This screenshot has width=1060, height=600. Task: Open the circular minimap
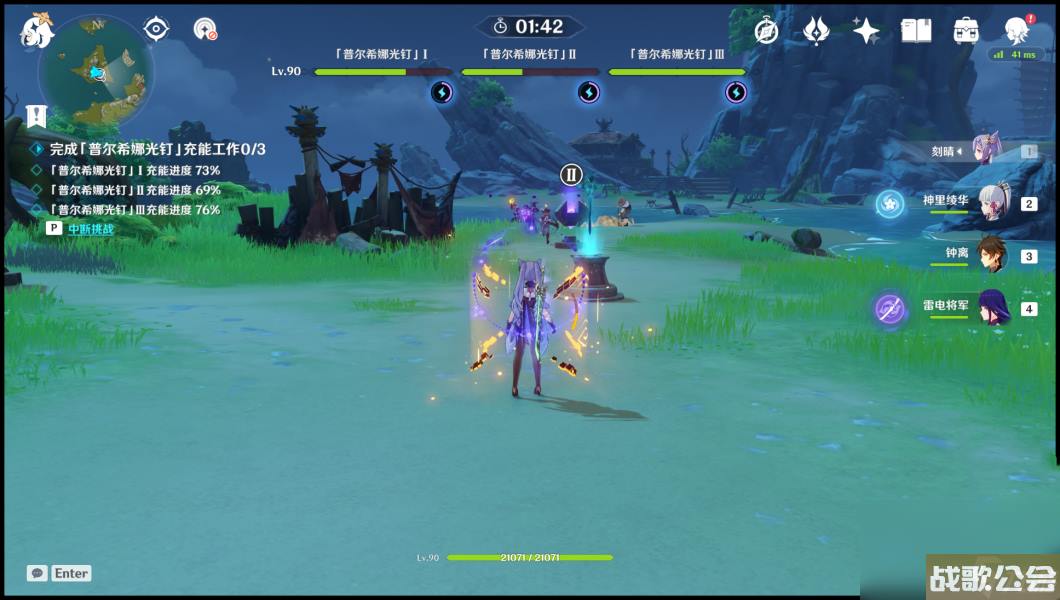tap(96, 72)
